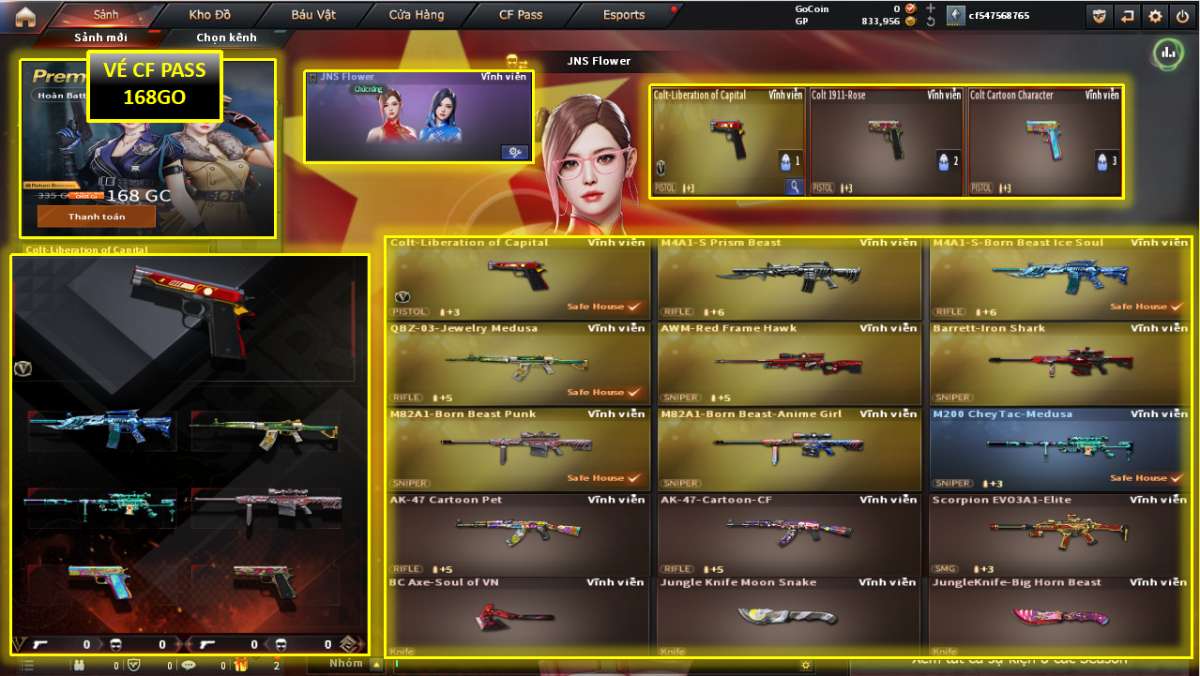Viewport: 1200px width, 676px height.
Task: Select the Colt Cartoon Character pistol slot
Action: coord(1043,141)
